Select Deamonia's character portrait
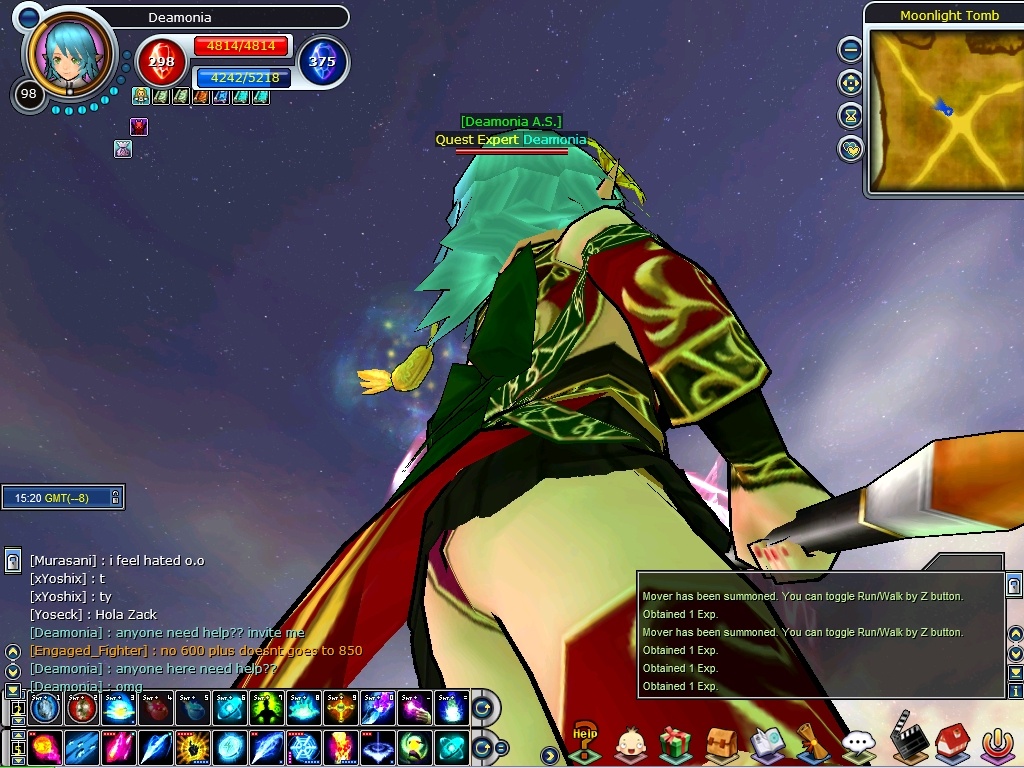The width and height of the screenshot is (1024, 768). tap(67, 57)
